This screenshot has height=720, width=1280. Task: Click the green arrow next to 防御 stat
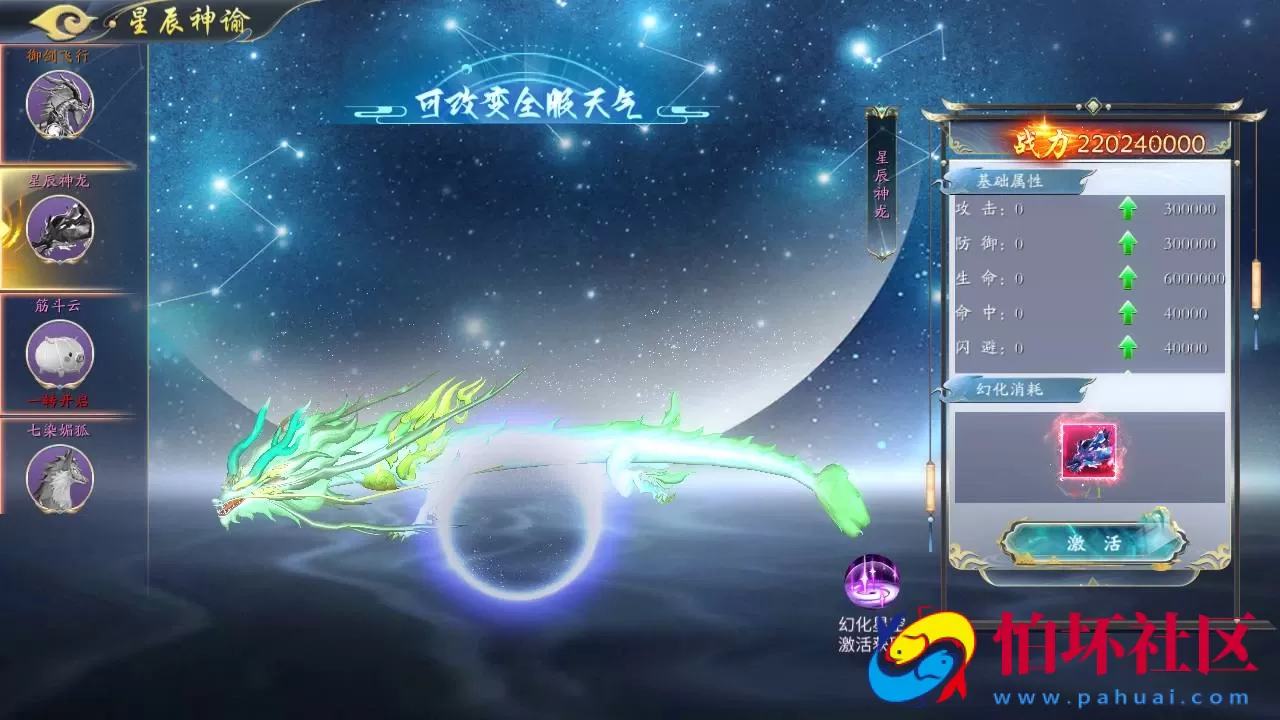click(x=1128, y=243)
